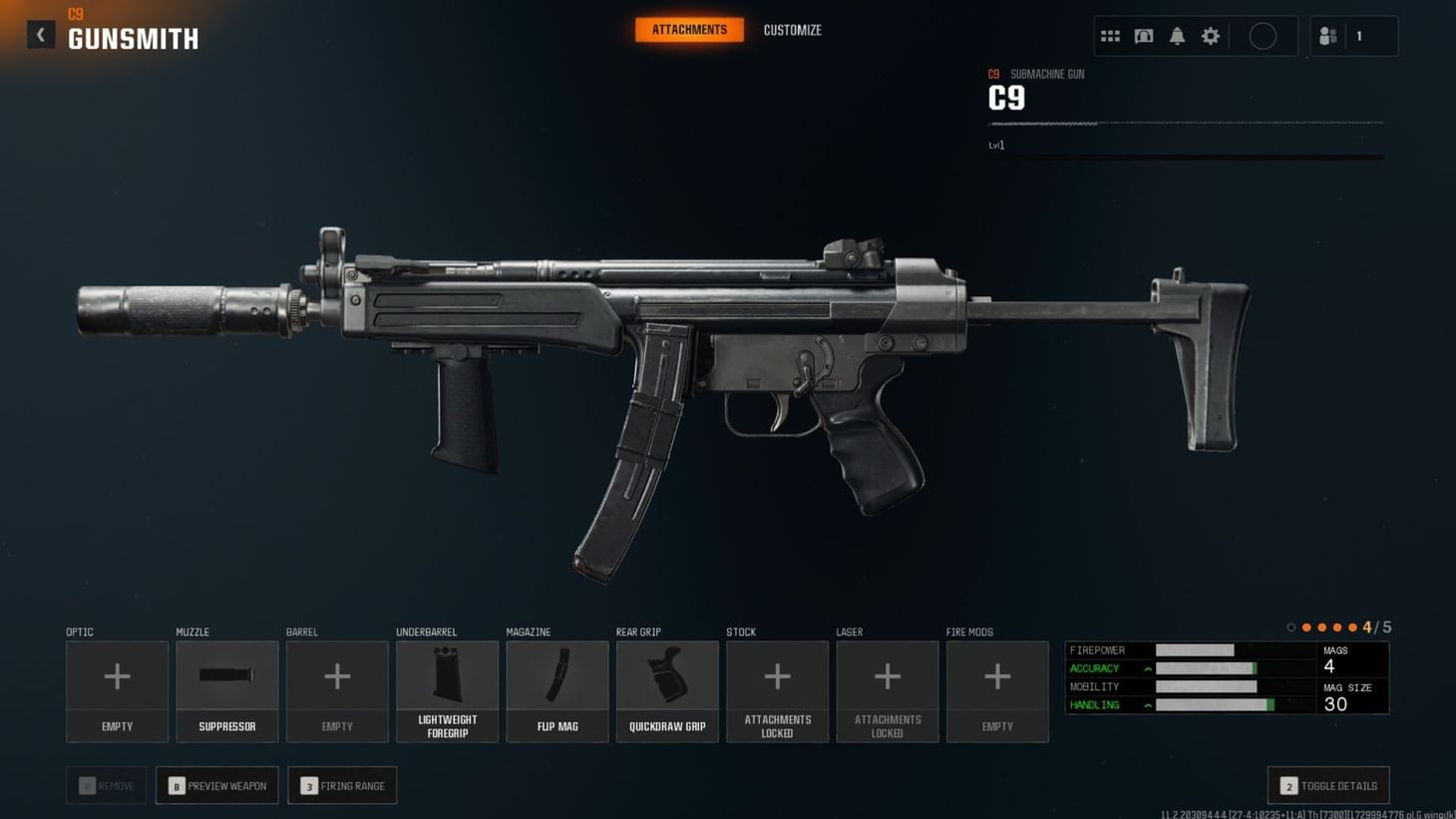Open the featured showcase icon beside the grid

click(x=1143, y=35)
